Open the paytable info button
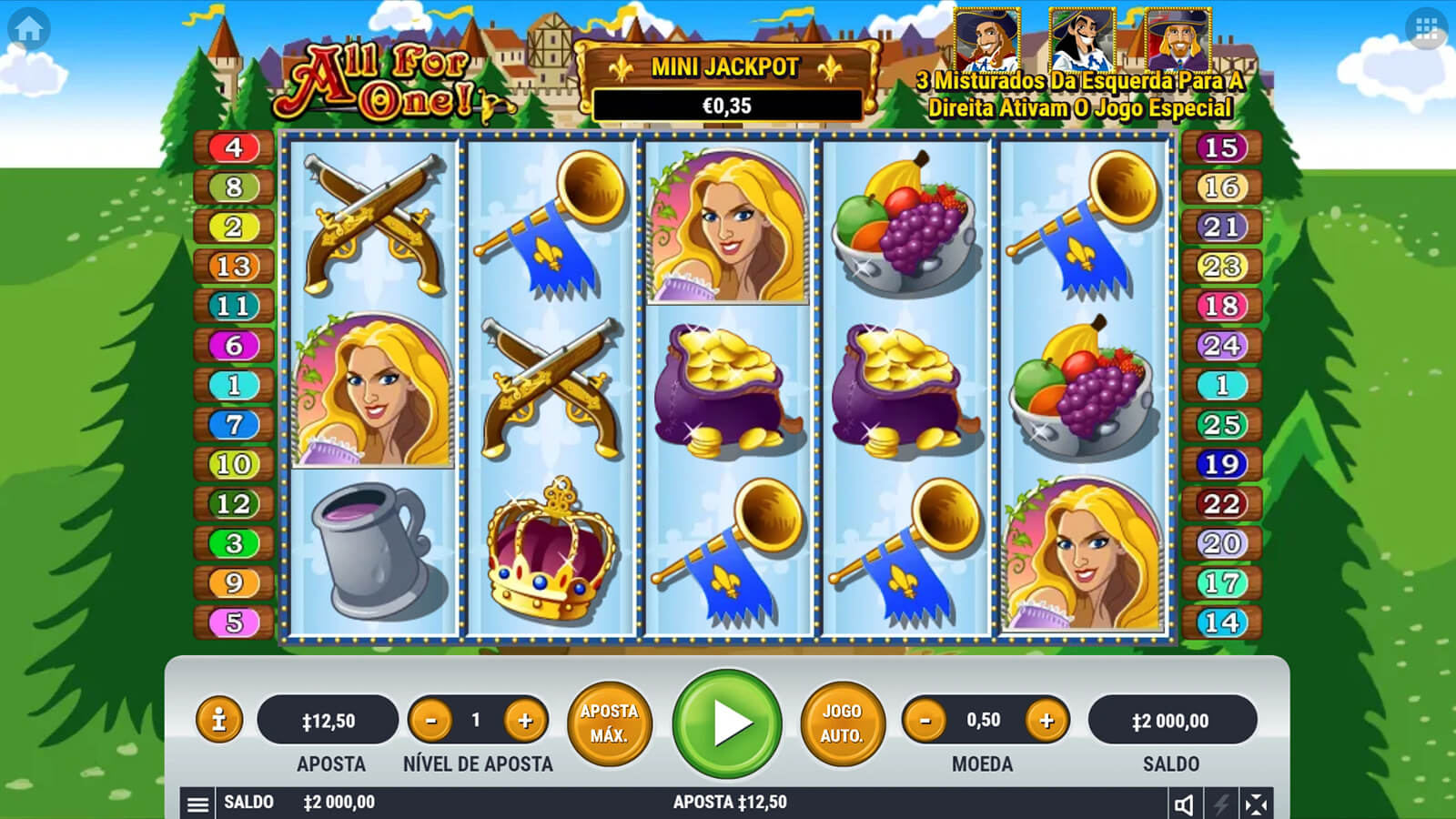Viewport: 1456px width, 819px height. click(218, 721)
